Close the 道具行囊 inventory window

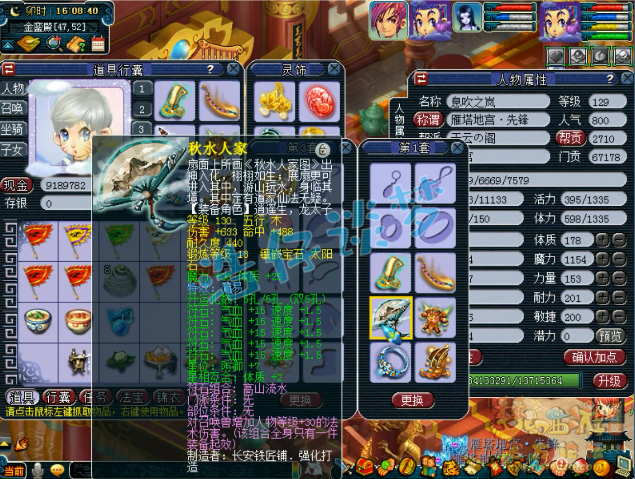tap(233, 69)
